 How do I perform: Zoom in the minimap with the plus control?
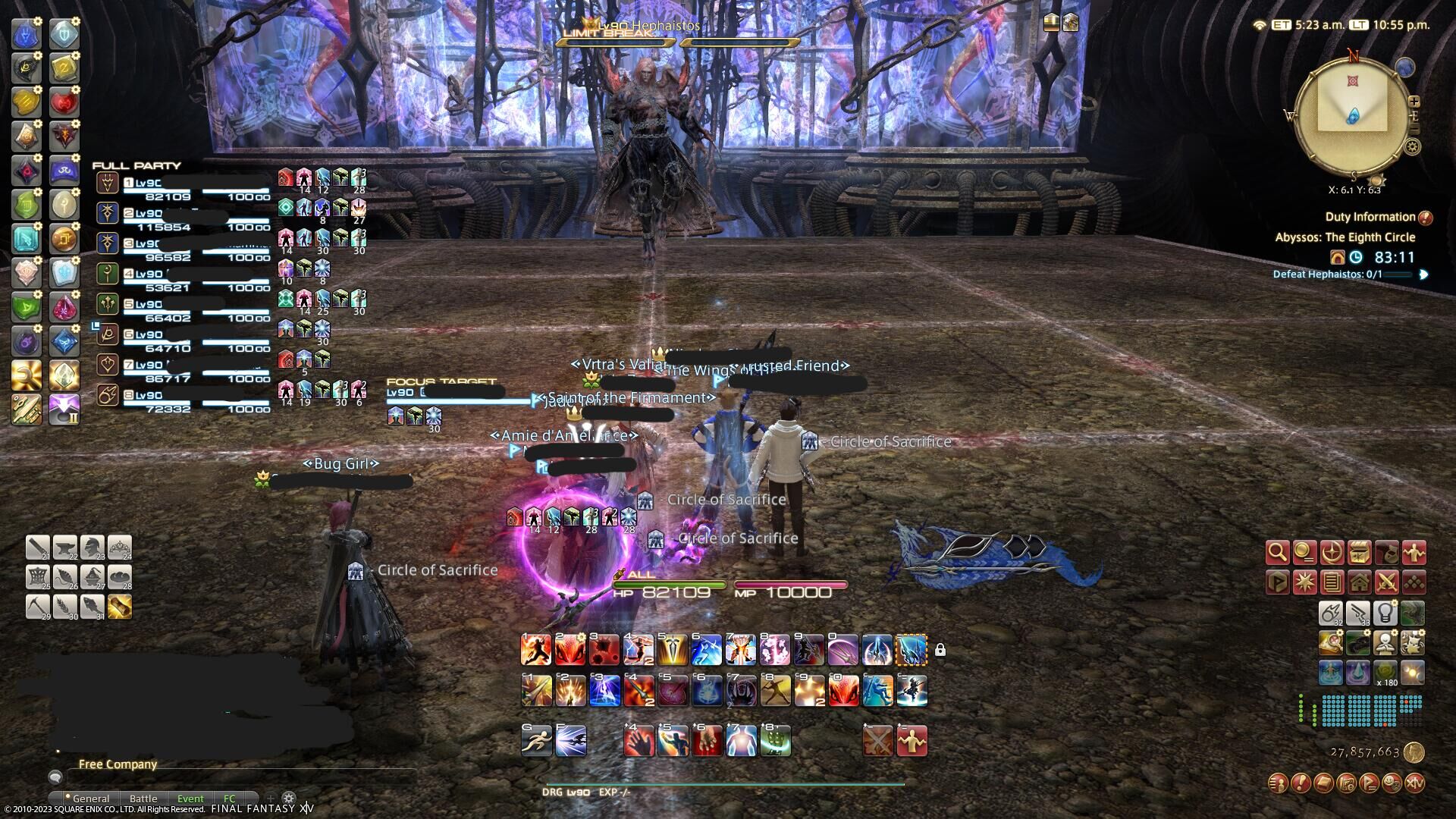coord(1414,101)
